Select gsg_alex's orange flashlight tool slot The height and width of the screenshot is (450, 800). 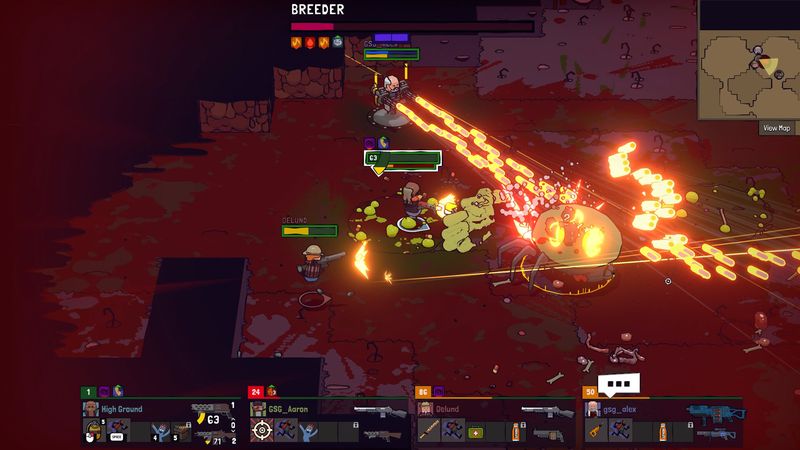[595, 431]
